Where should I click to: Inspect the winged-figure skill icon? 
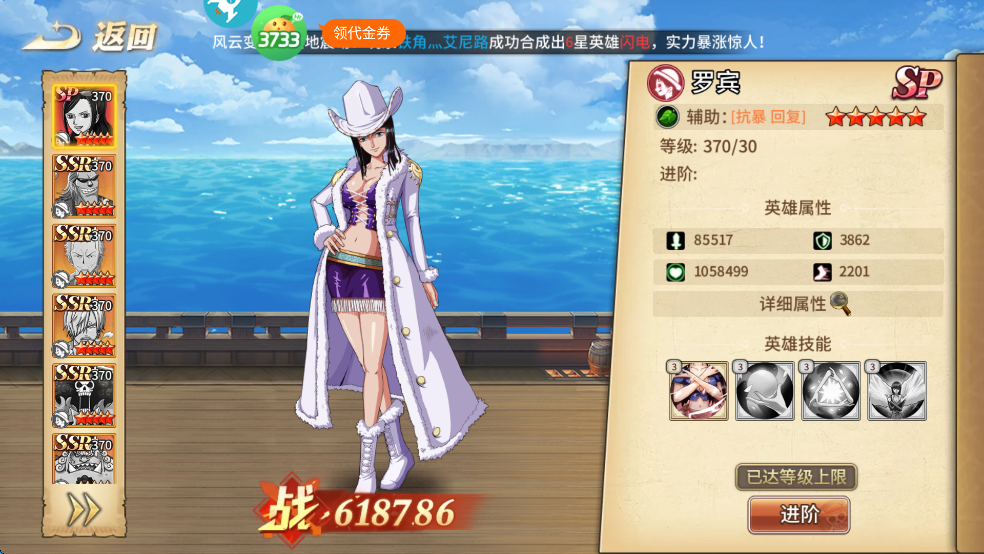[896, 391]
